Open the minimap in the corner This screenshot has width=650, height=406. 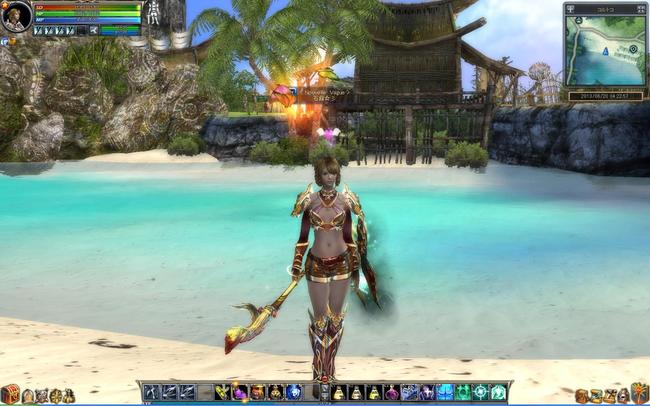[x=604, y=50]
